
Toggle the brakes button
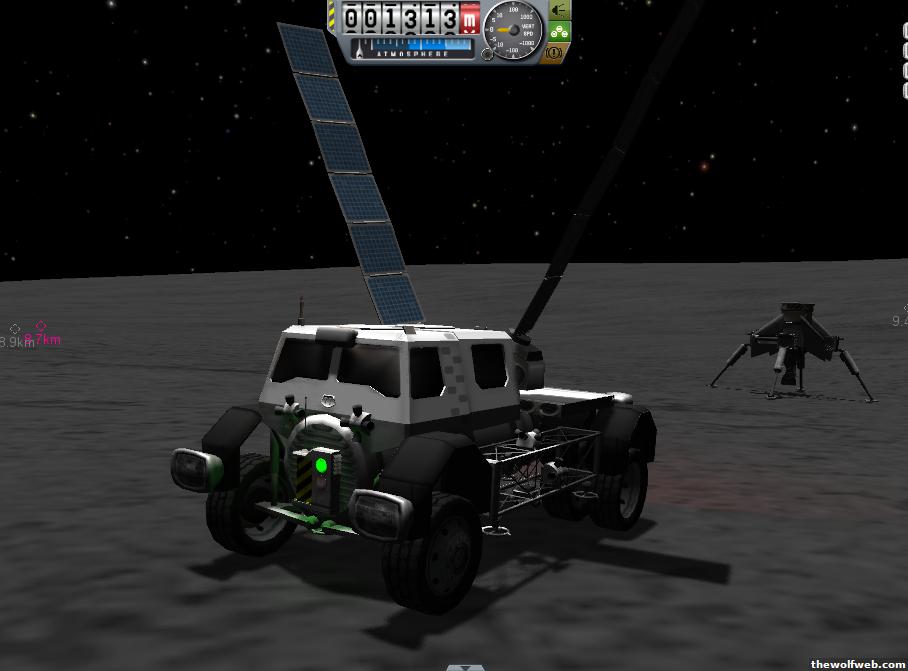pos(559,50)
